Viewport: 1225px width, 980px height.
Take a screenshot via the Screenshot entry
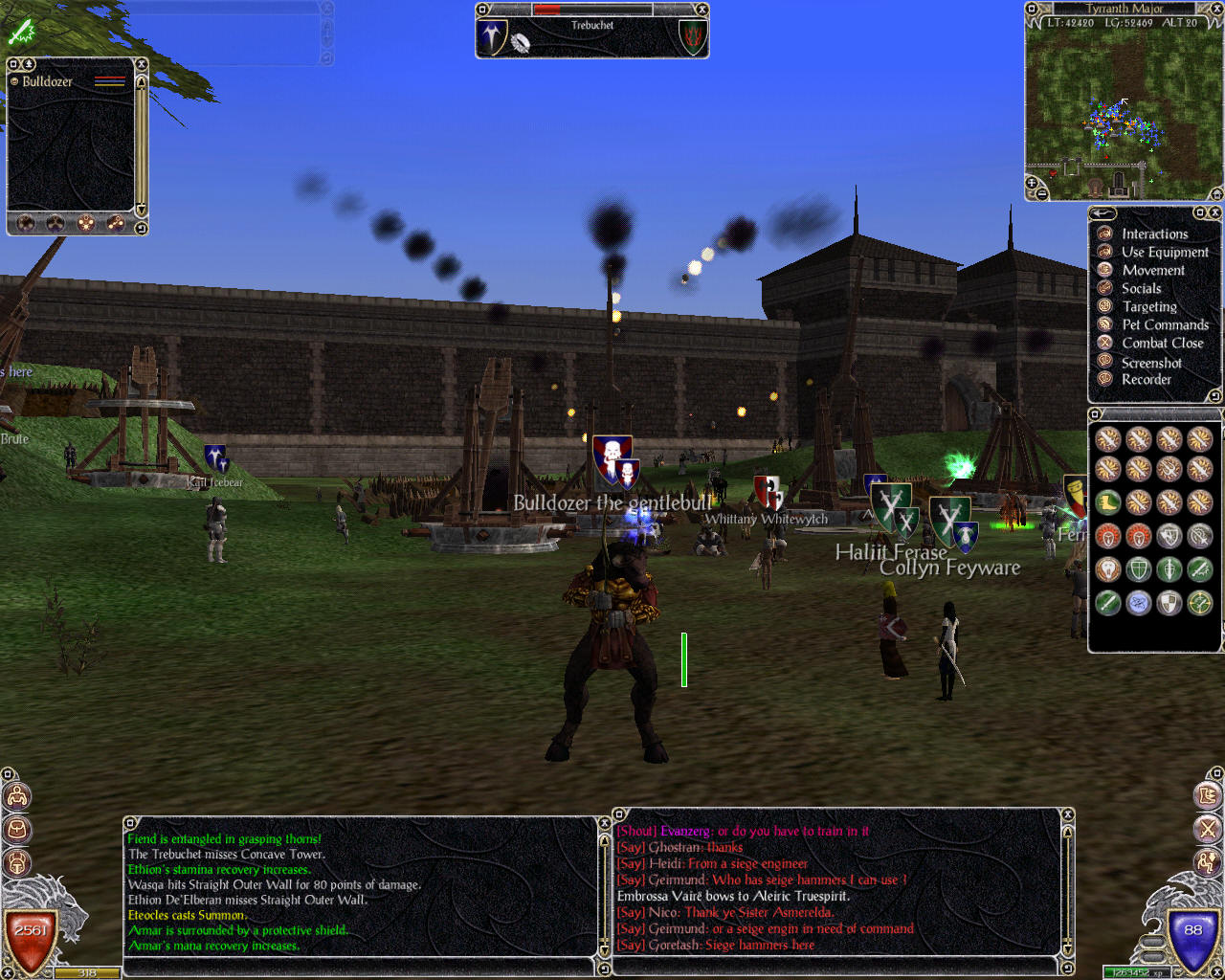[x=1150, y=363]
